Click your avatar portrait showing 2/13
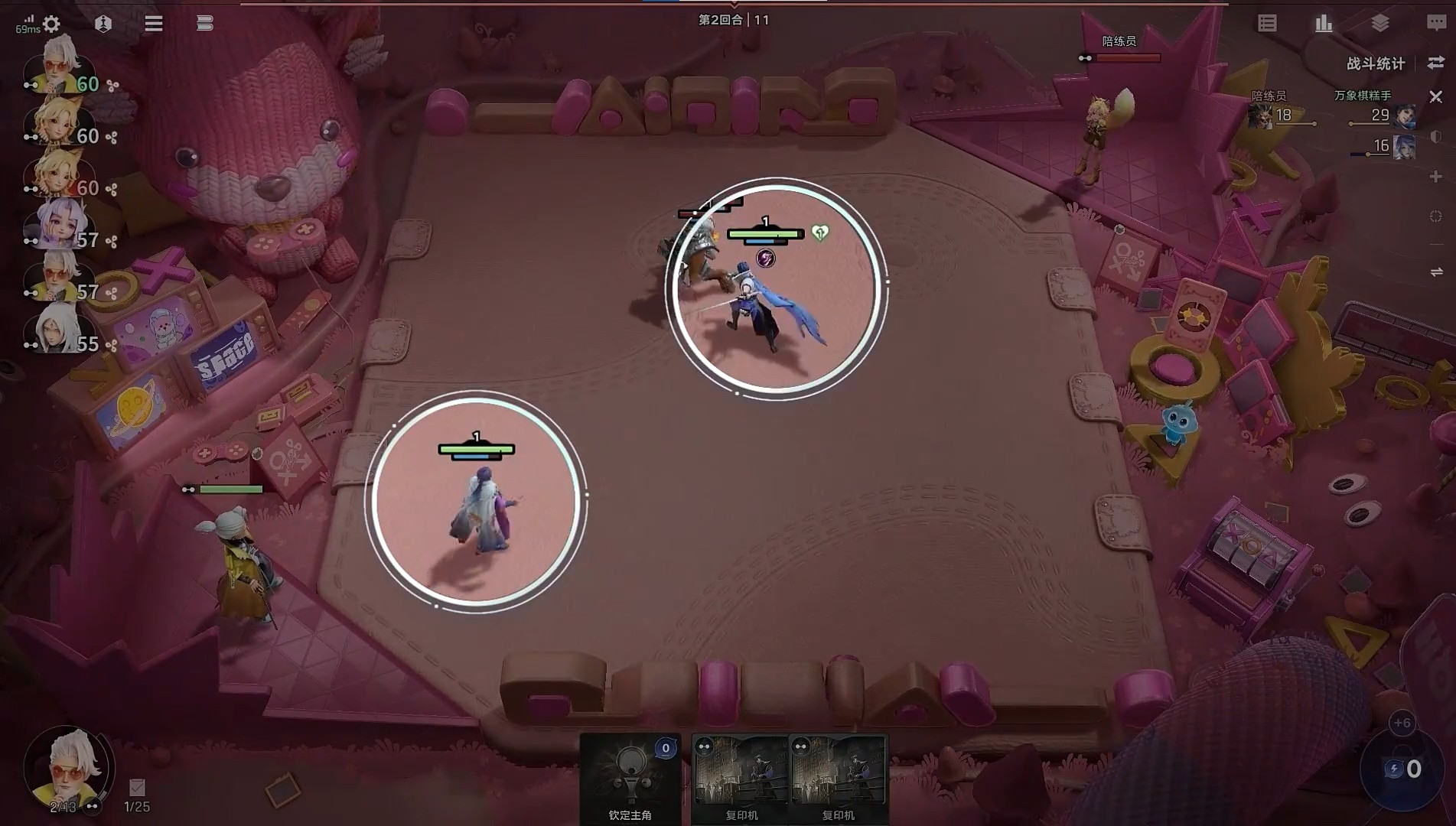This screenshot has width=1456, height=826. pos(67,766)
